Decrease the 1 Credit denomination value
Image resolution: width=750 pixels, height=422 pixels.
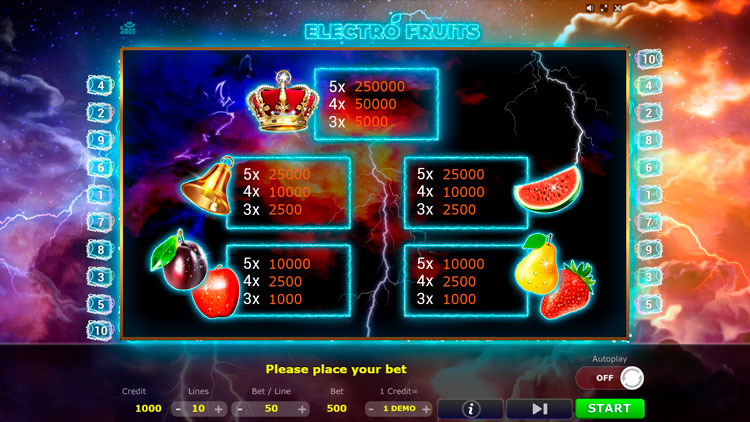(371, 409)
